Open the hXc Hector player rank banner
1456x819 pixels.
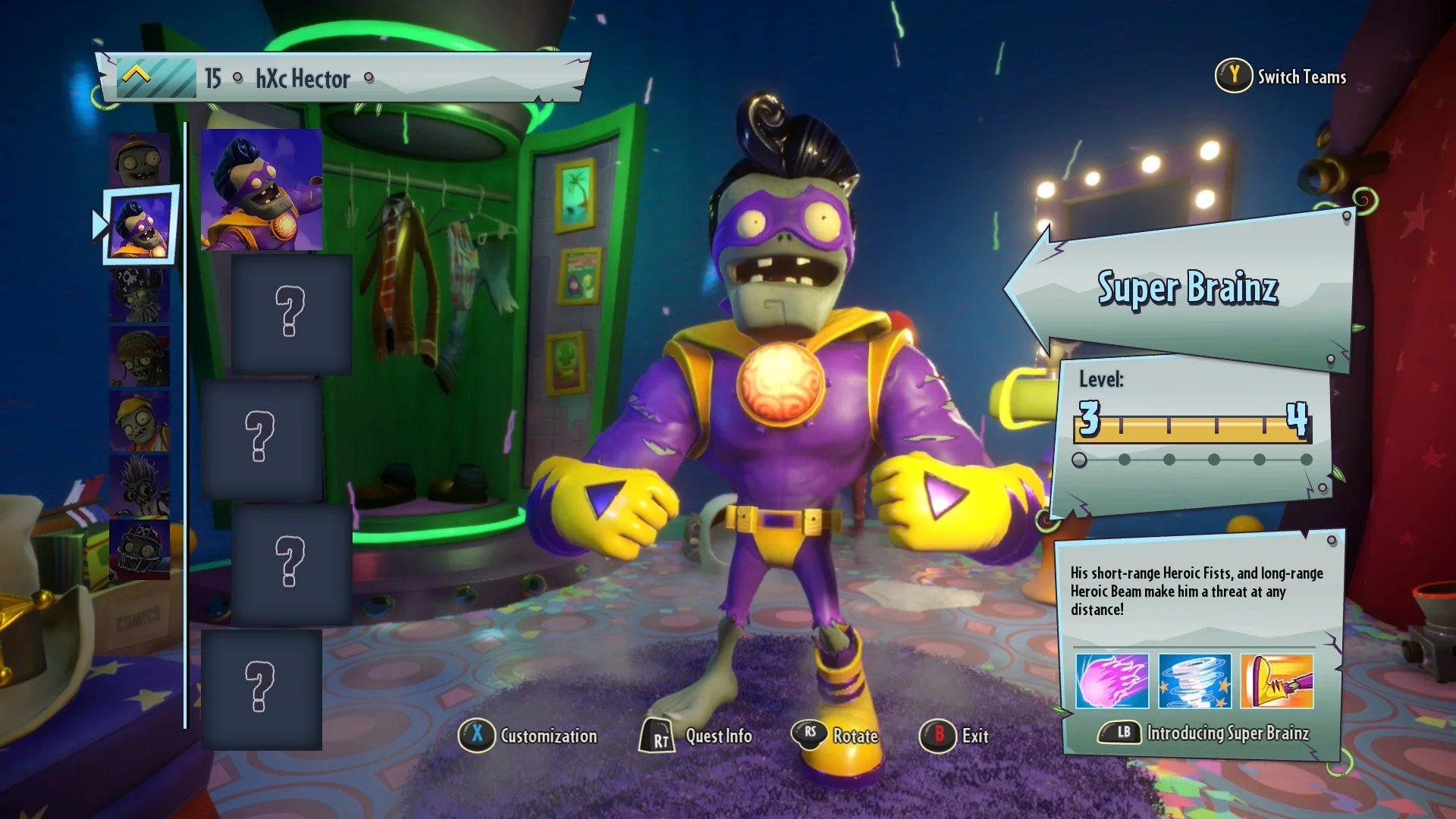coord(341,77)
